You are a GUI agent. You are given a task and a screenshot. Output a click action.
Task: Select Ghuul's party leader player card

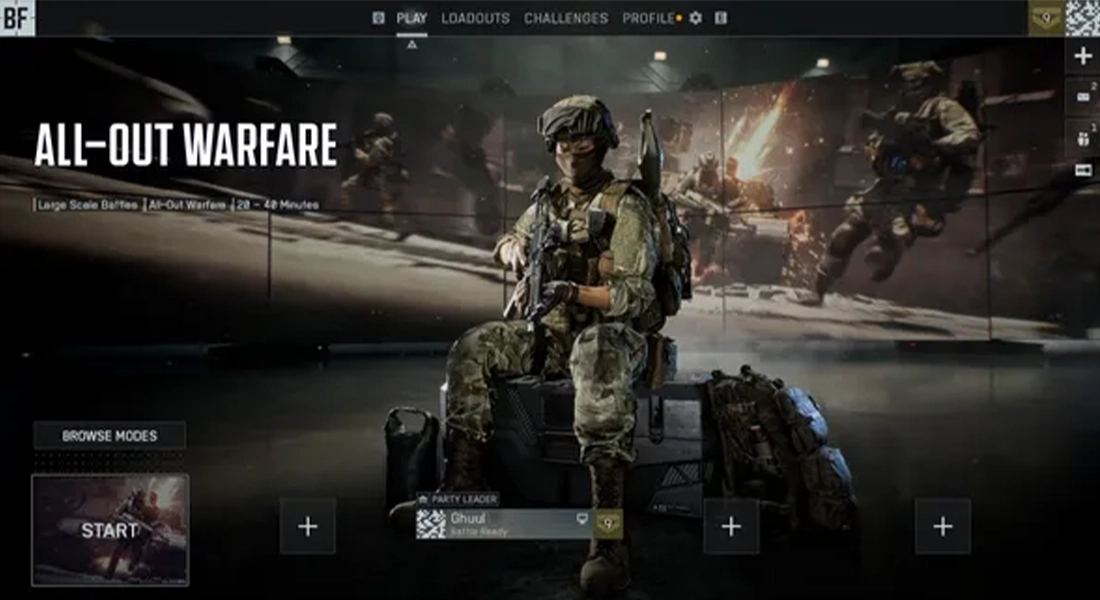tap(505, 524)
